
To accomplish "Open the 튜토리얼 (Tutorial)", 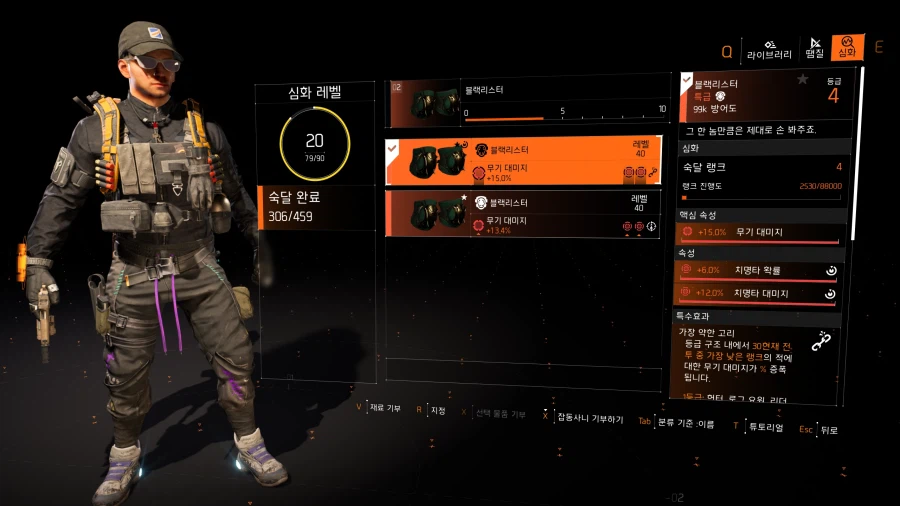I will click(762, 425).
